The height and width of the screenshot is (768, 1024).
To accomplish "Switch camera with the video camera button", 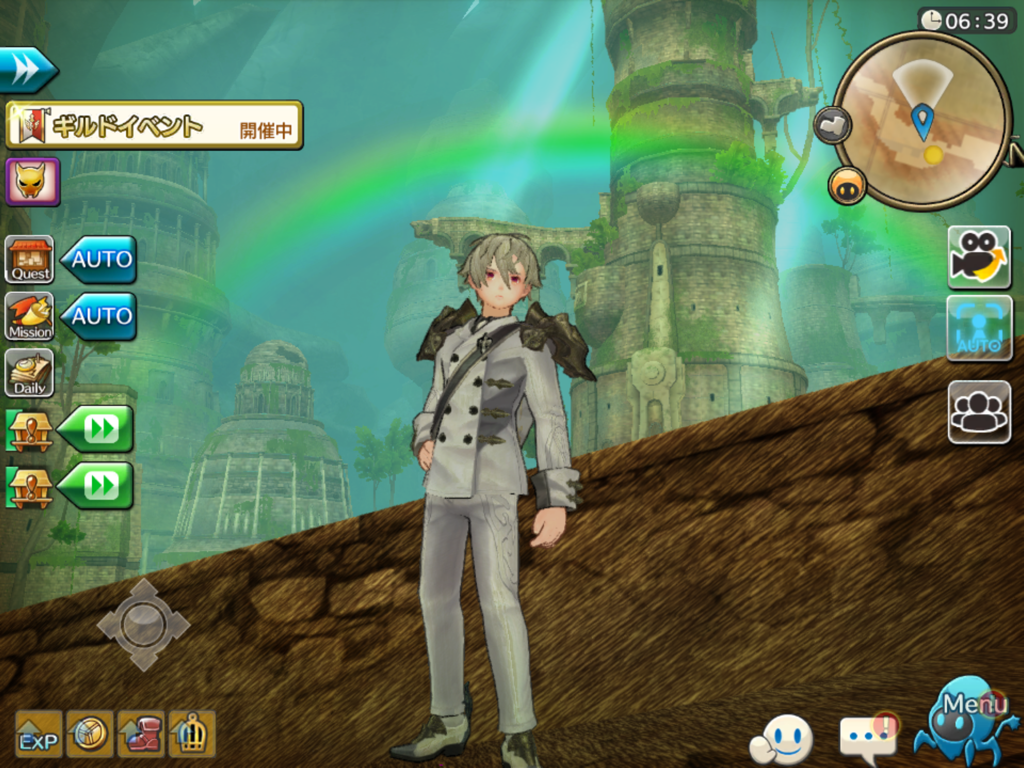I will 979,257.
